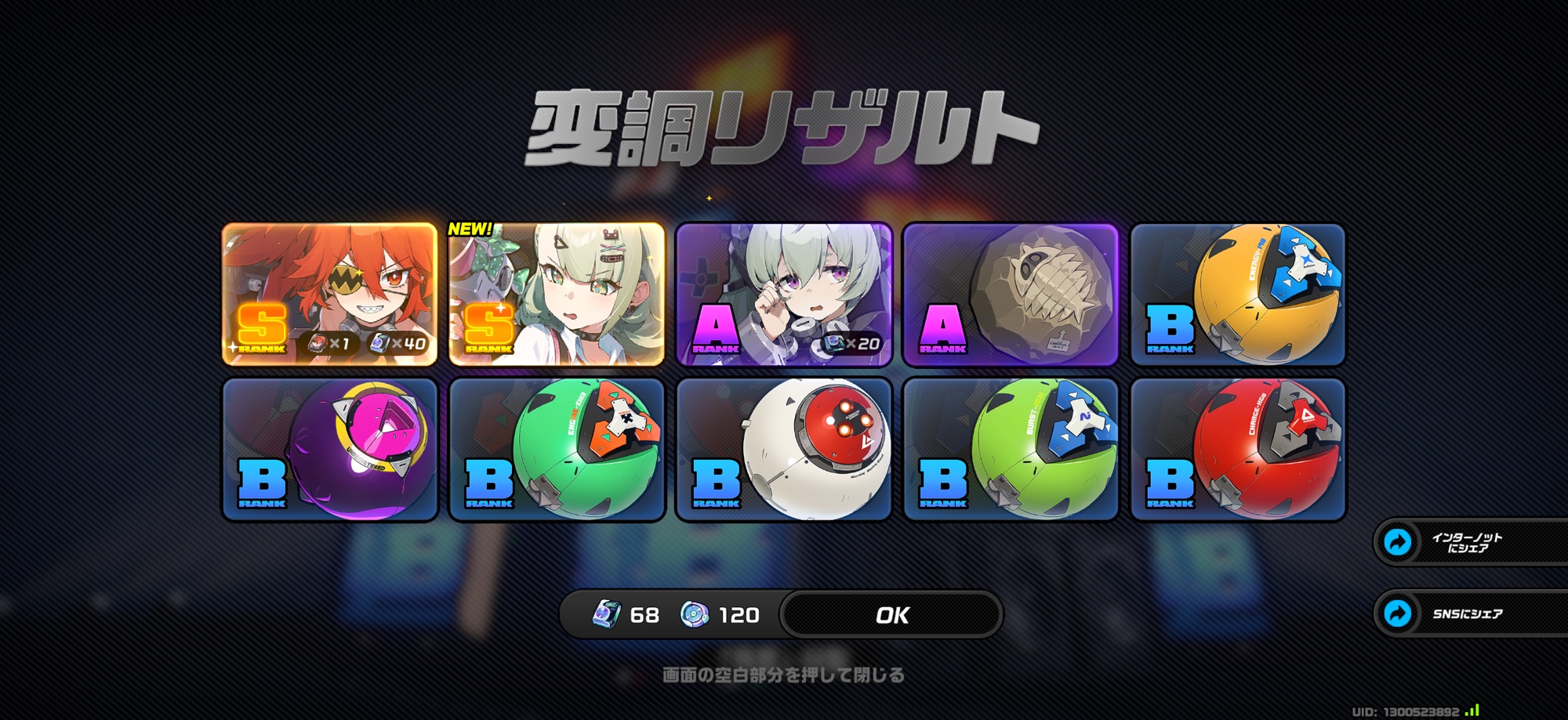Pick the green and orange B-rank W-Engine

(x=557, y=450)
